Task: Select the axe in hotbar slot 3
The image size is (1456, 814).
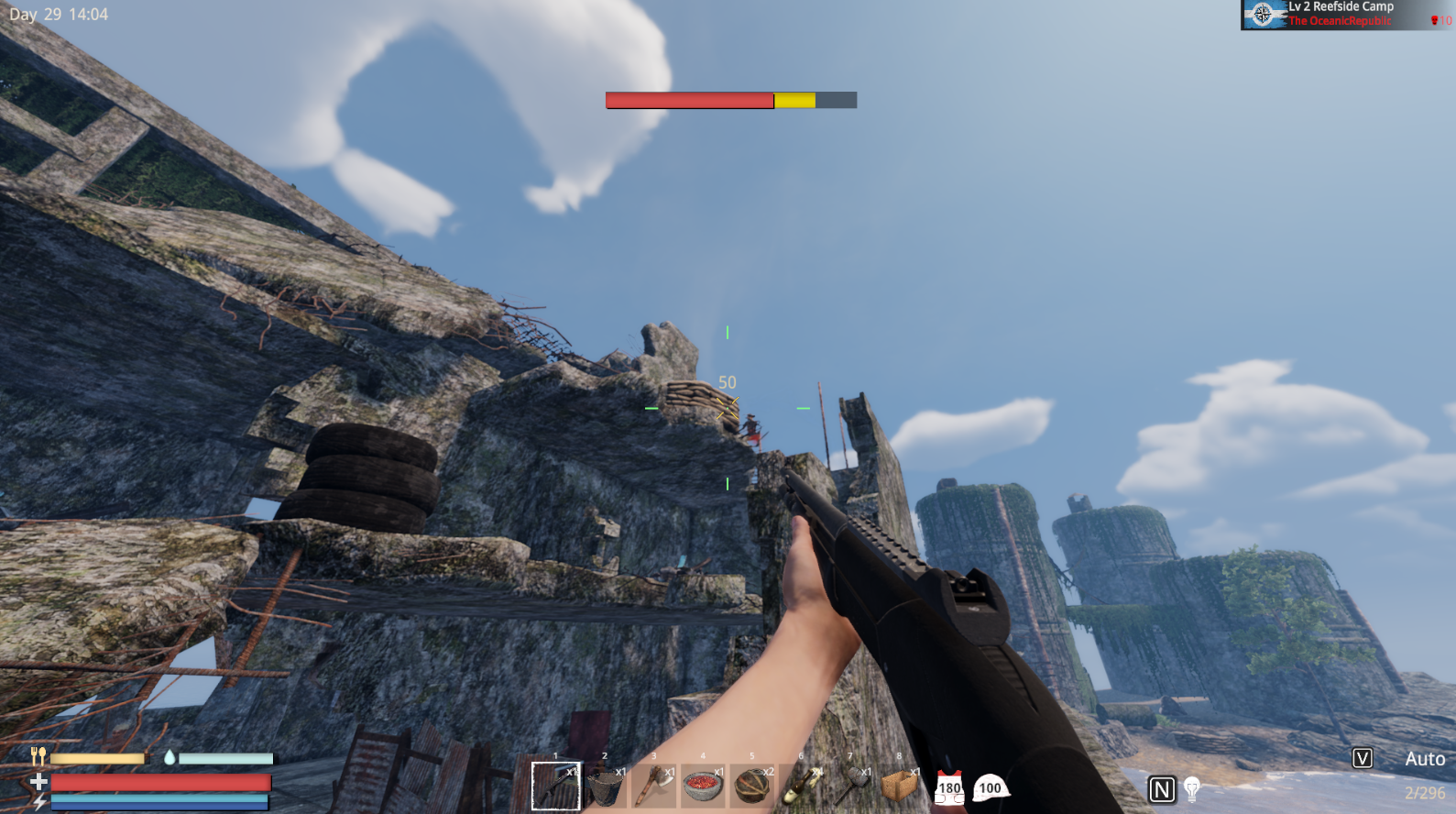Action: 655,785
